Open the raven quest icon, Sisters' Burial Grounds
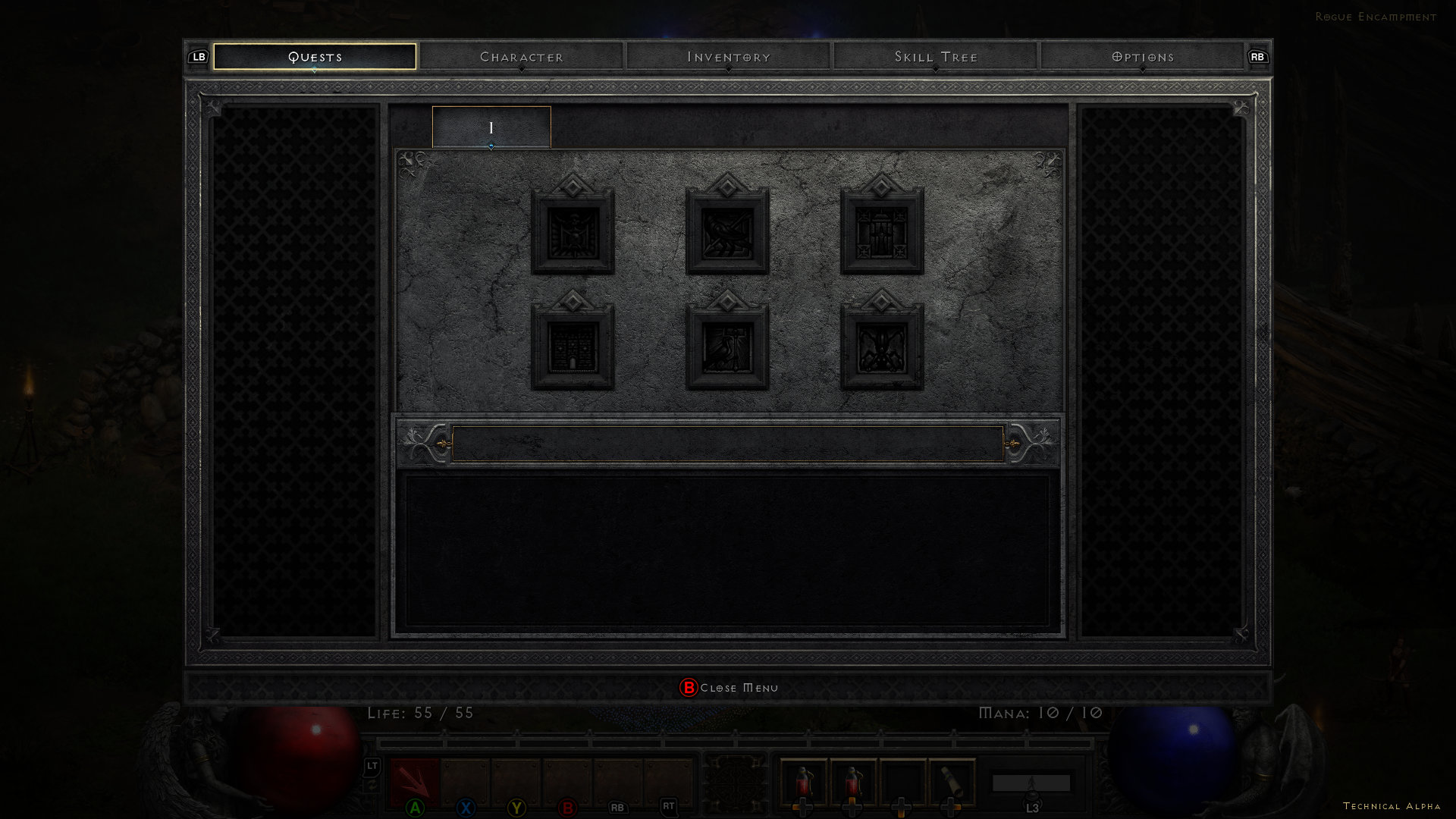The width and height of the screenshot is (1456, 819). coord(728,233)
